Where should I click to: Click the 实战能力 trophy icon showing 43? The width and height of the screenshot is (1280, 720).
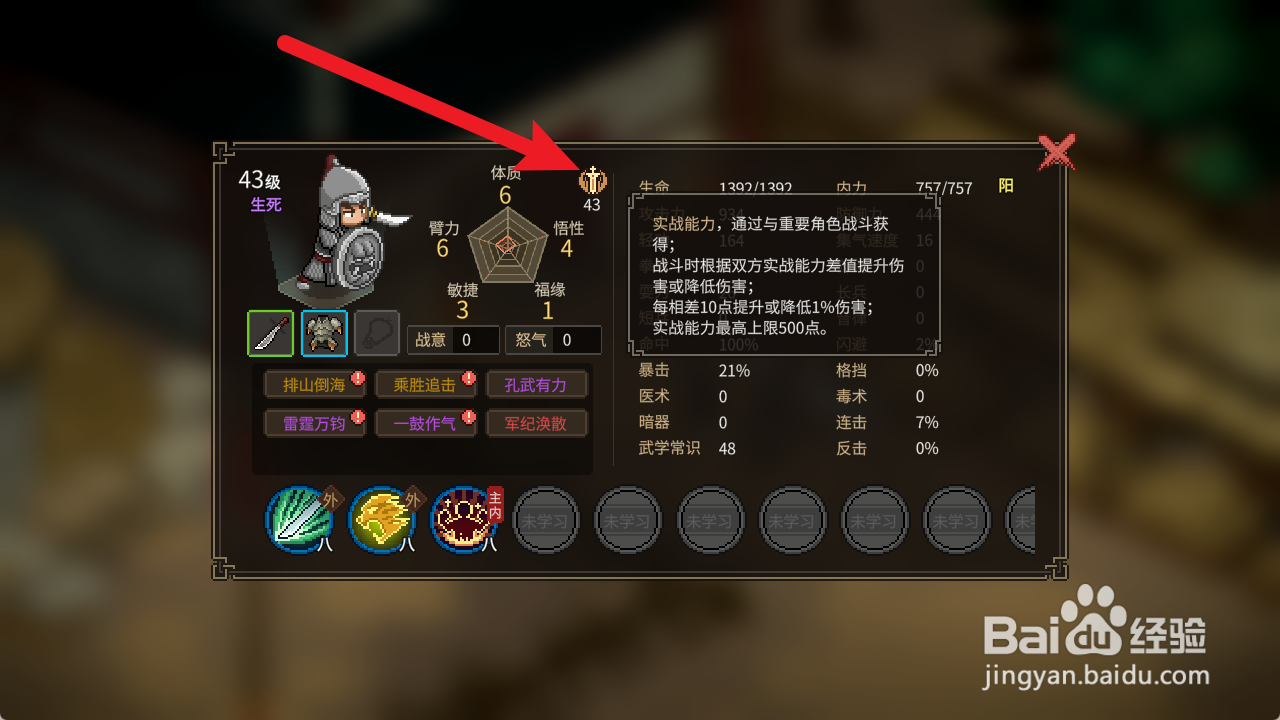(592, 181)
